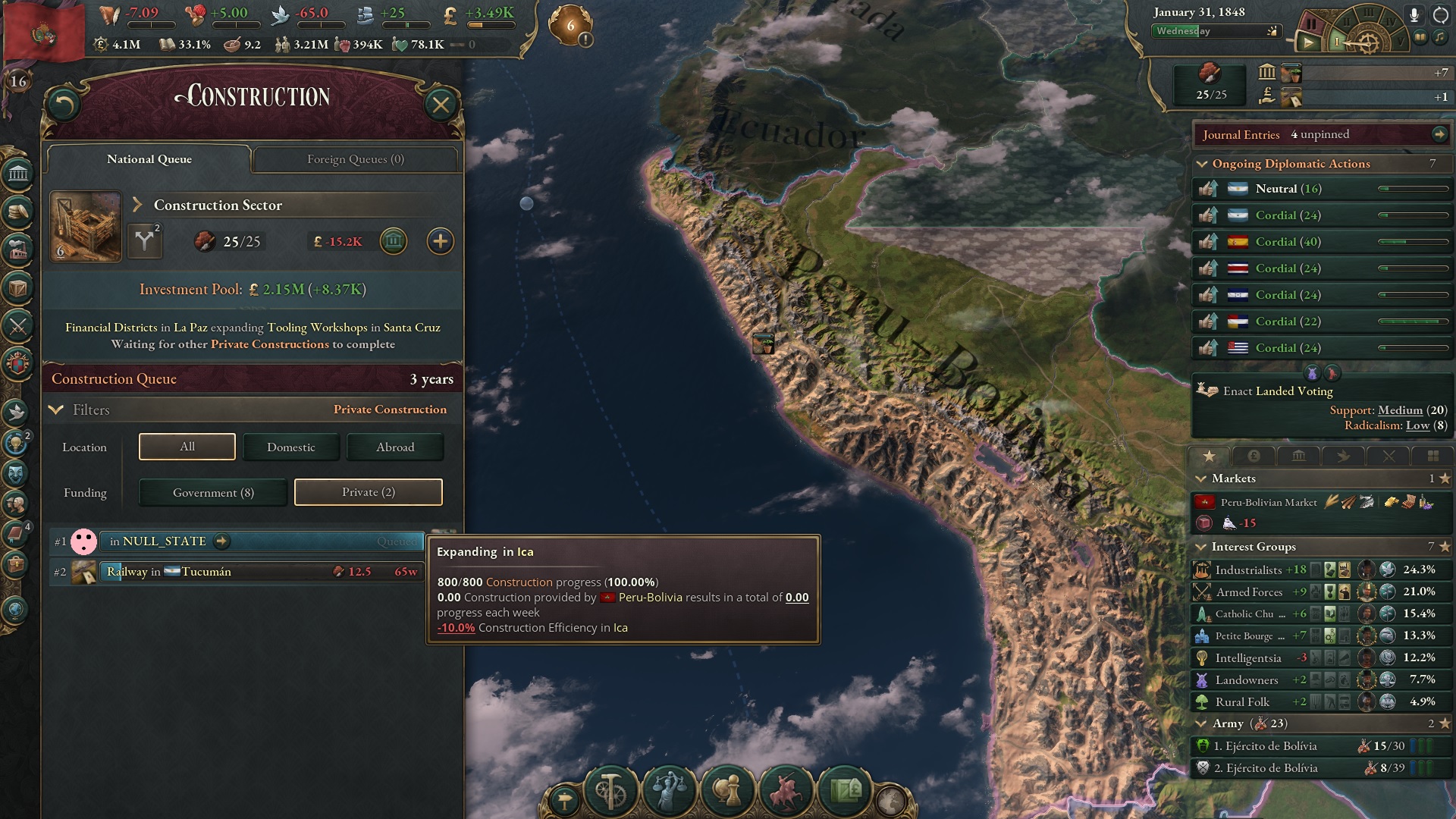
Task: Toggle the Government funding filter
Action: 212,492
